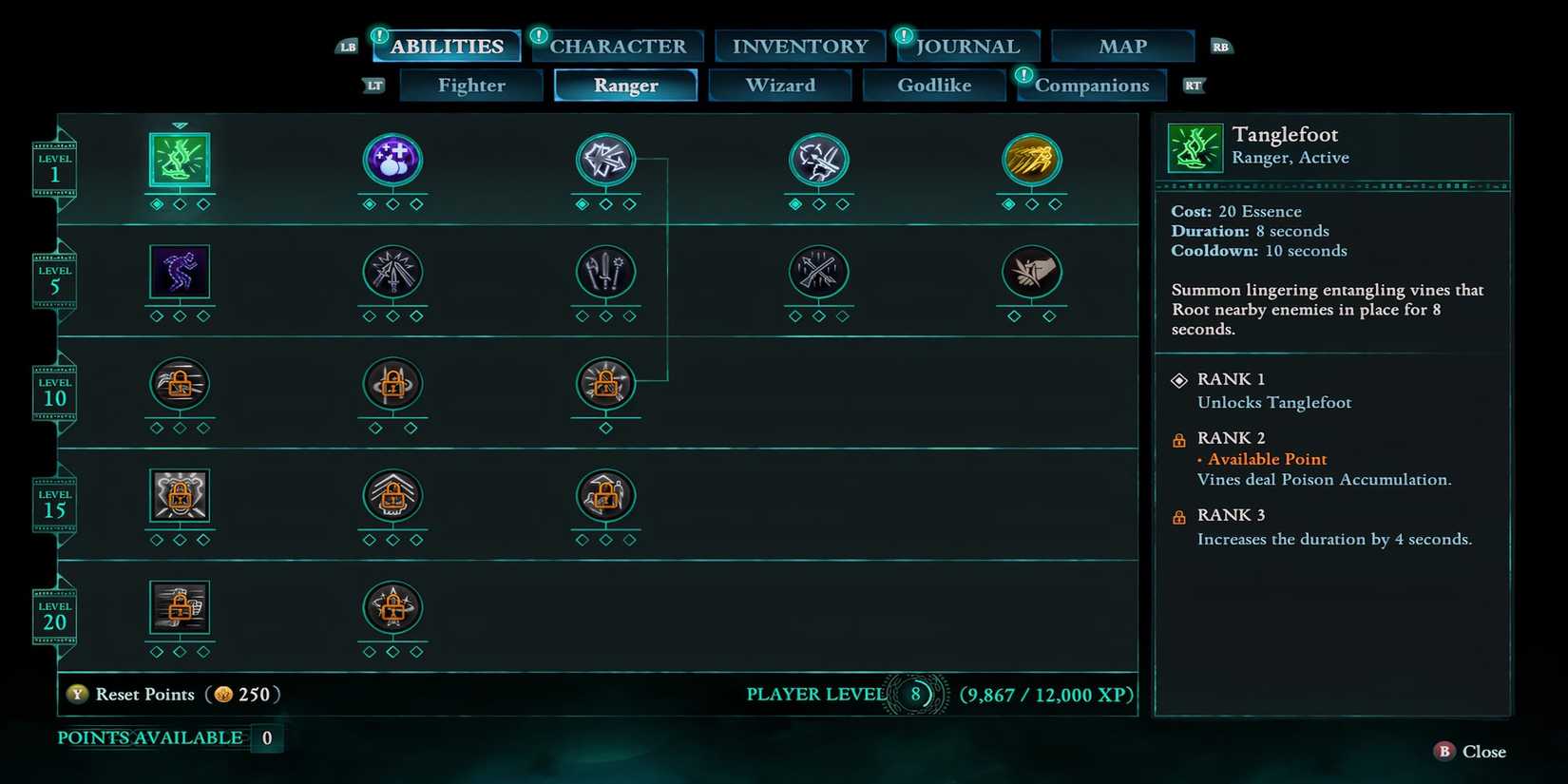Toggle the middle rank diamond under the golden arrows ability
The width and height of the screenshot is (1568, 784).
[x=1032, y=202]
